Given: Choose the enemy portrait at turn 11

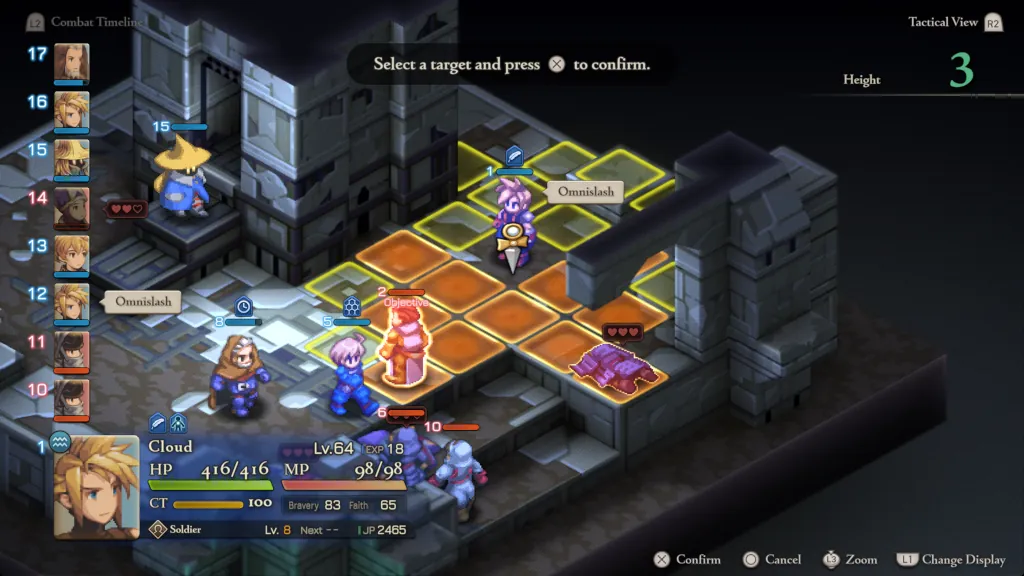Looking at the screenshot, I should (x=71, y=350).
